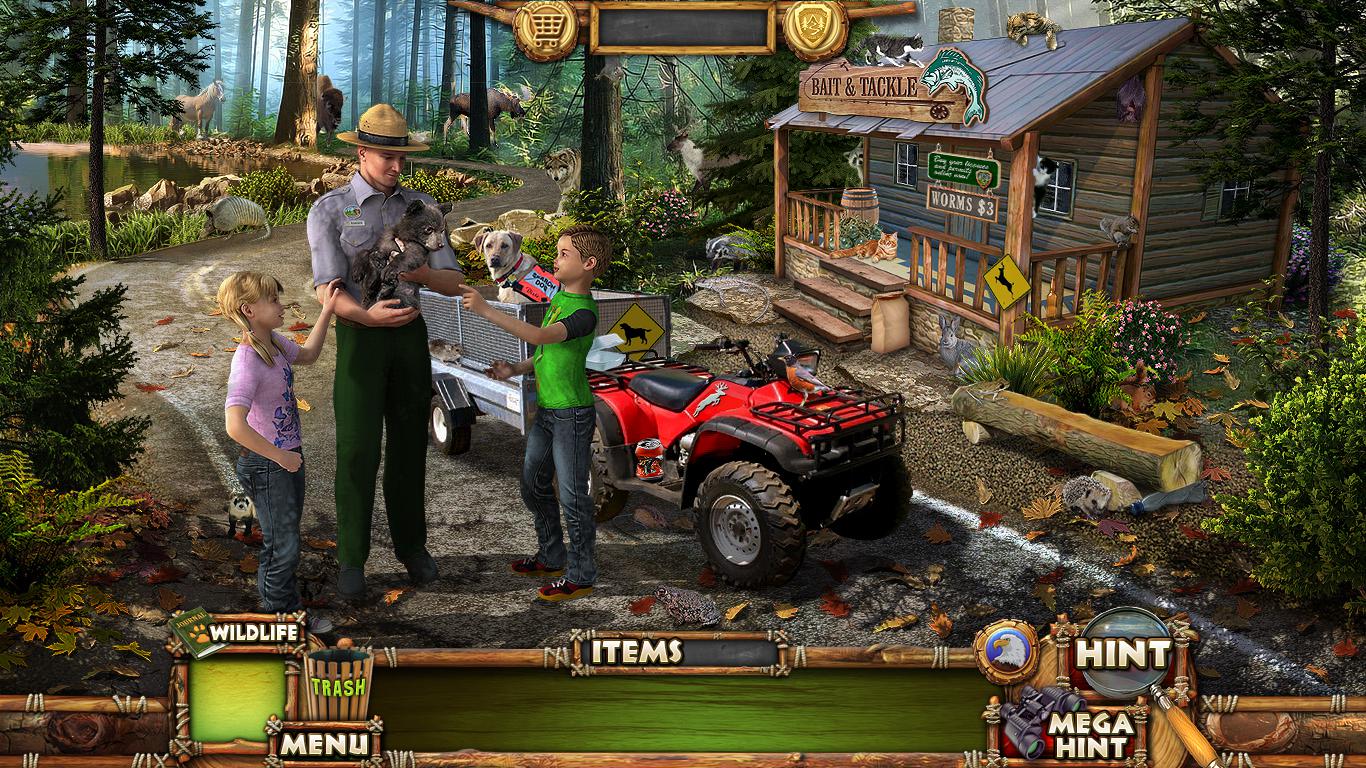Use the Hint magnifying glass
The height and width of the screenshot is (768, 1366).
click(1123, 654)
